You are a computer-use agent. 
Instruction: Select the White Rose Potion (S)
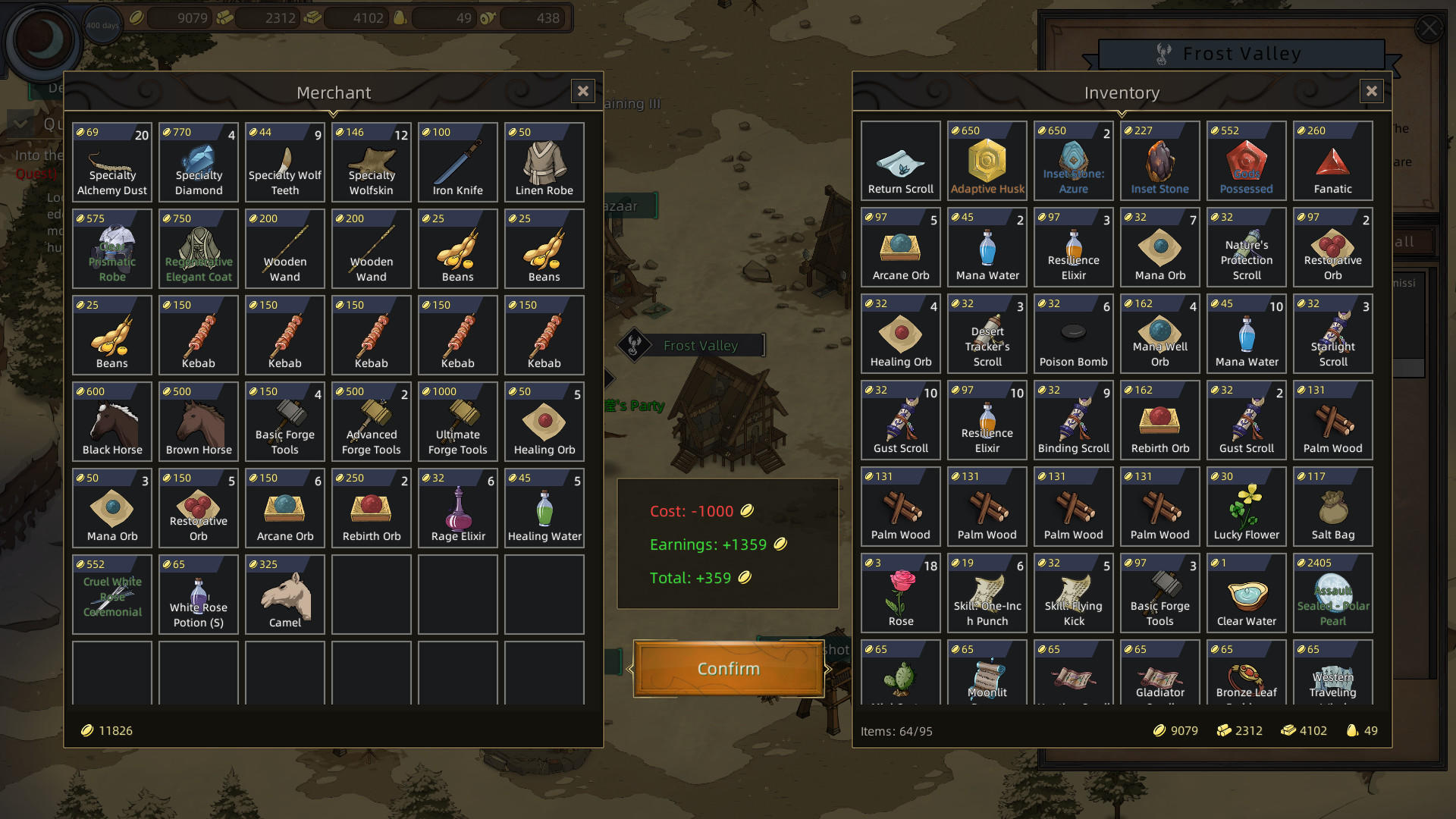pyautogui.click(x=198, y=594)
